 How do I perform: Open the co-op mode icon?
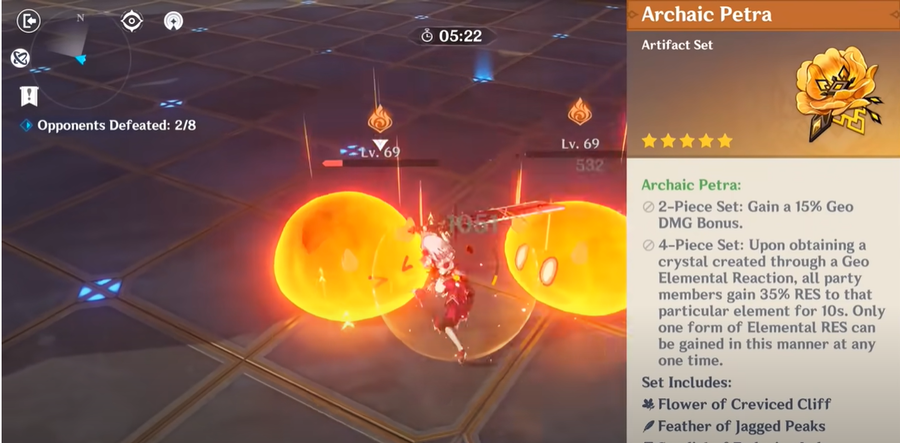(20, 58)
